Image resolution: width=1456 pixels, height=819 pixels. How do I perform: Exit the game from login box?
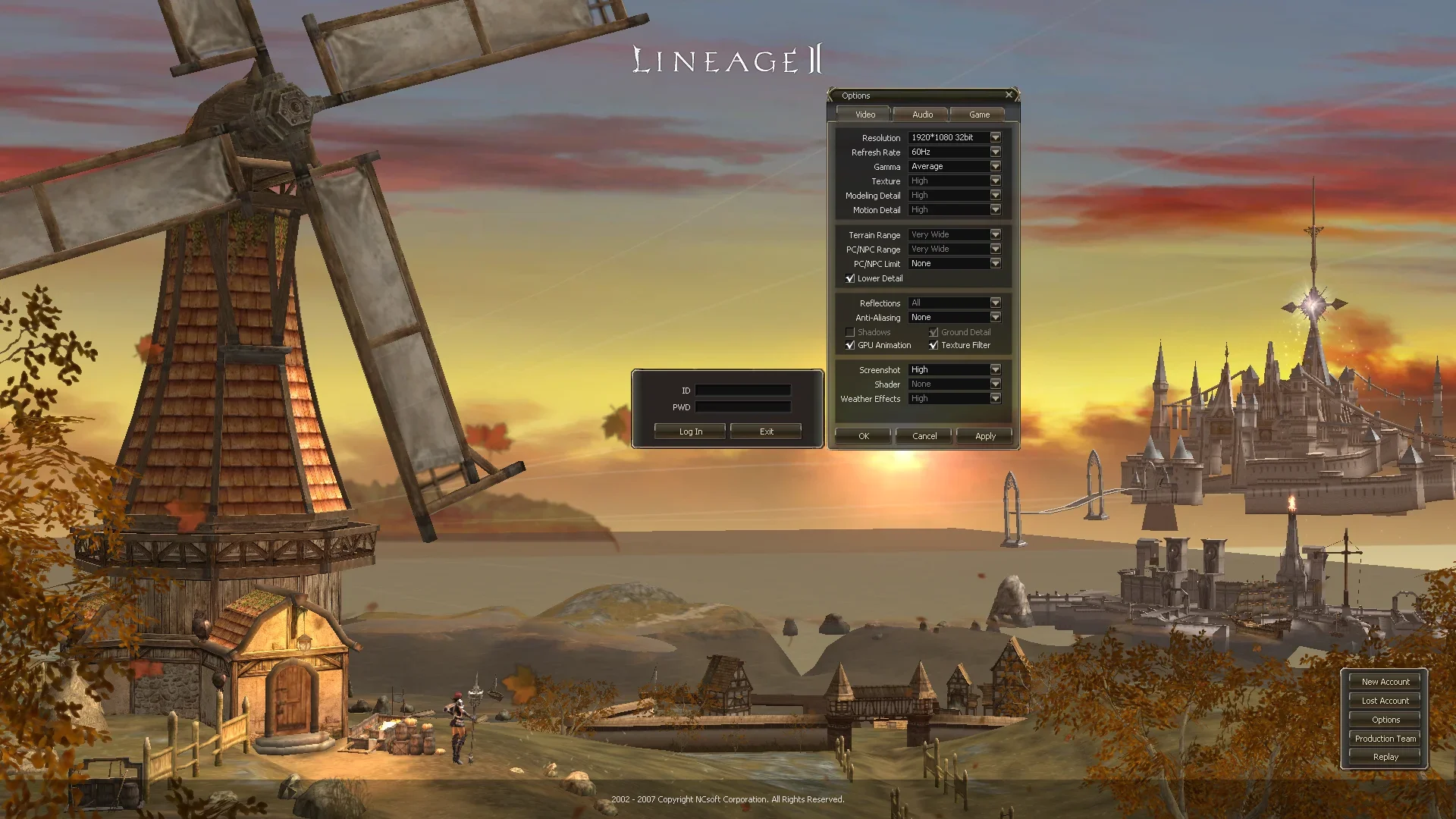tap(766, 431)
